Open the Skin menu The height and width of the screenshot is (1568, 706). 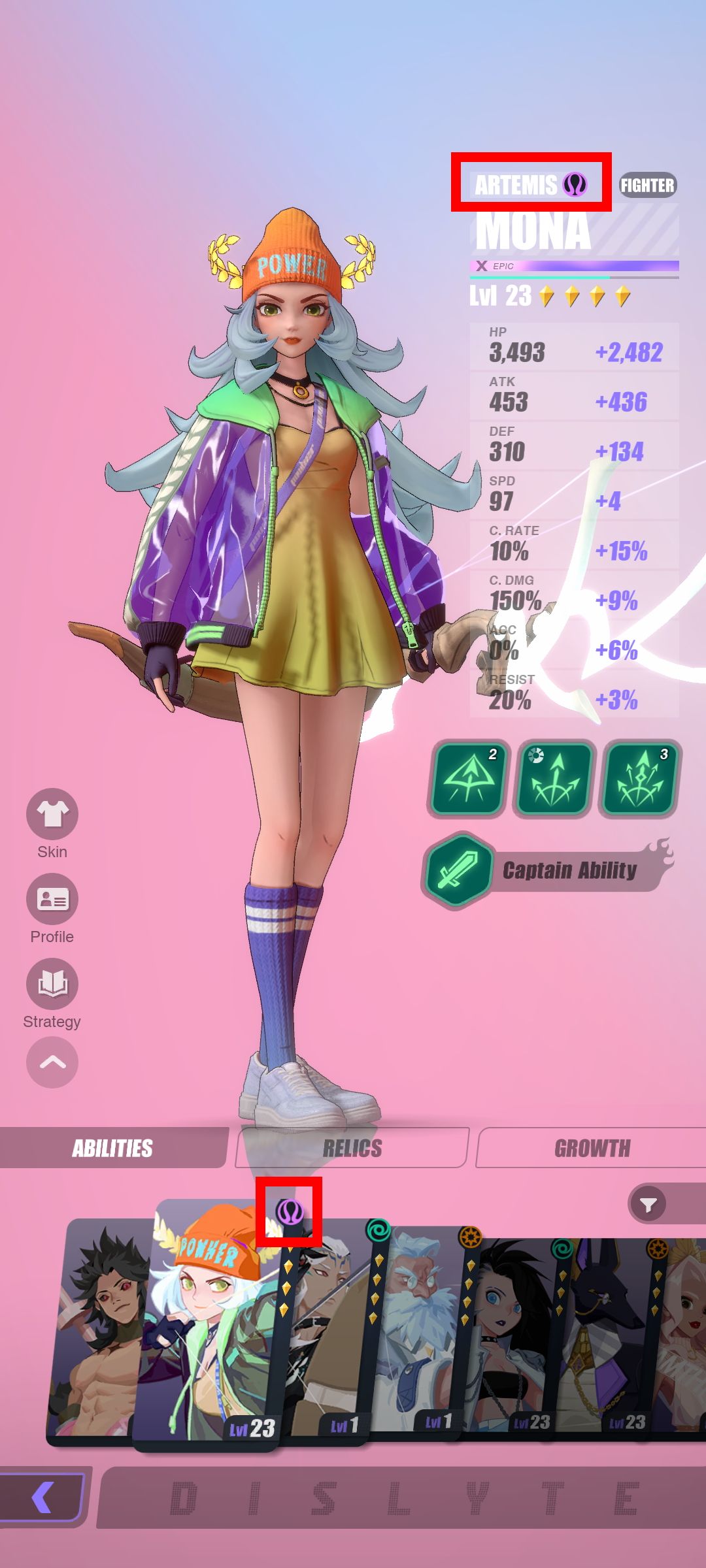(52, 814)
